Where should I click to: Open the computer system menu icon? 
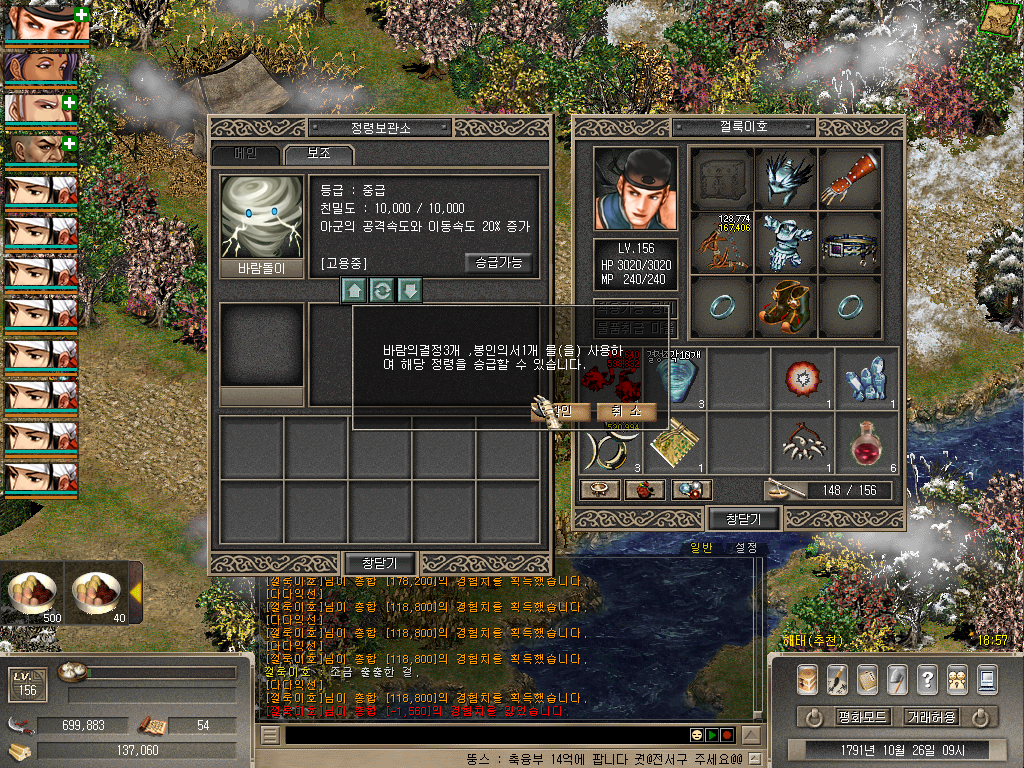tap(987, 679)
